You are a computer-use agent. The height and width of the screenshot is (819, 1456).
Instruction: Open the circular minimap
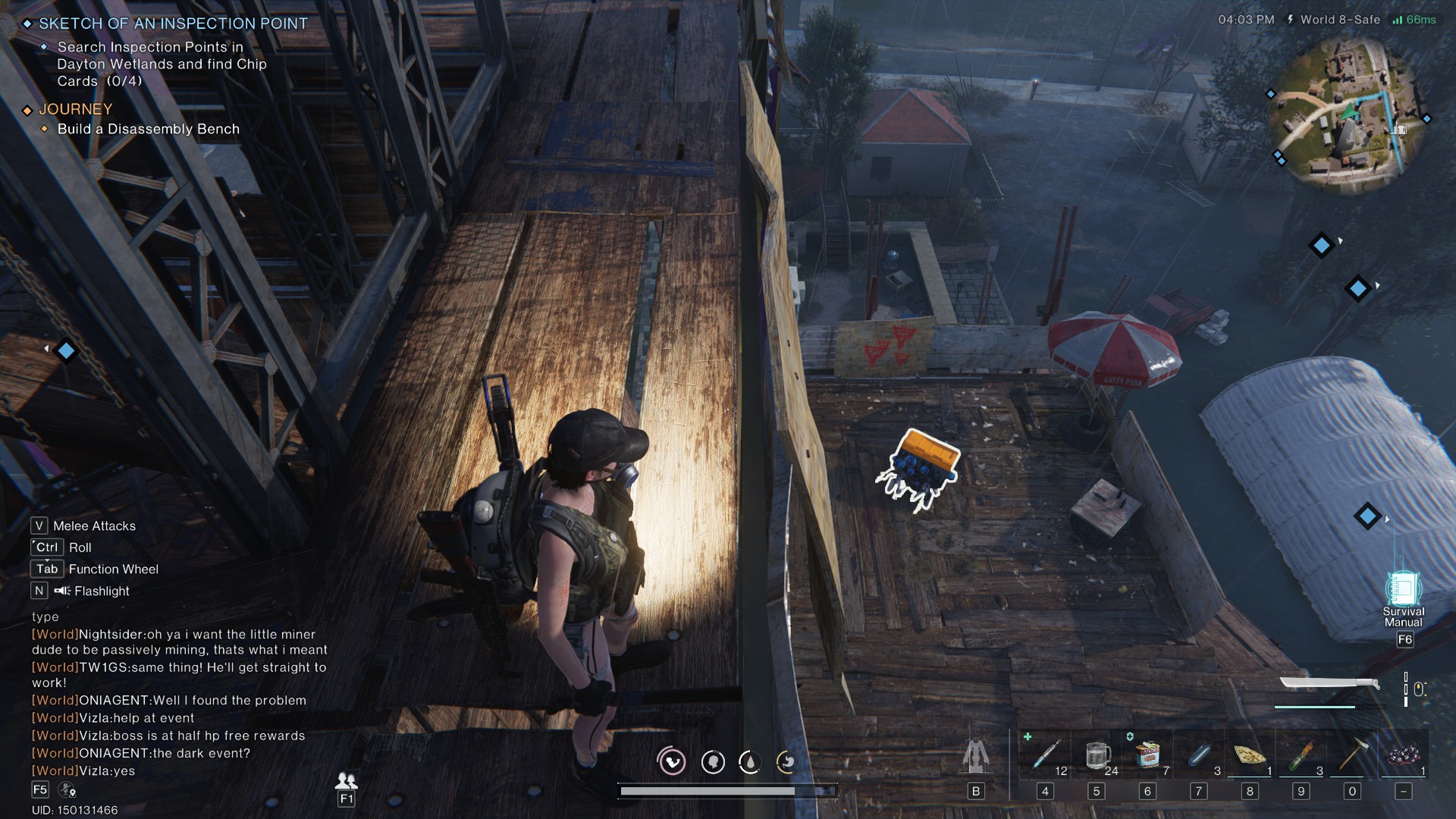[x=1348, y=112]
